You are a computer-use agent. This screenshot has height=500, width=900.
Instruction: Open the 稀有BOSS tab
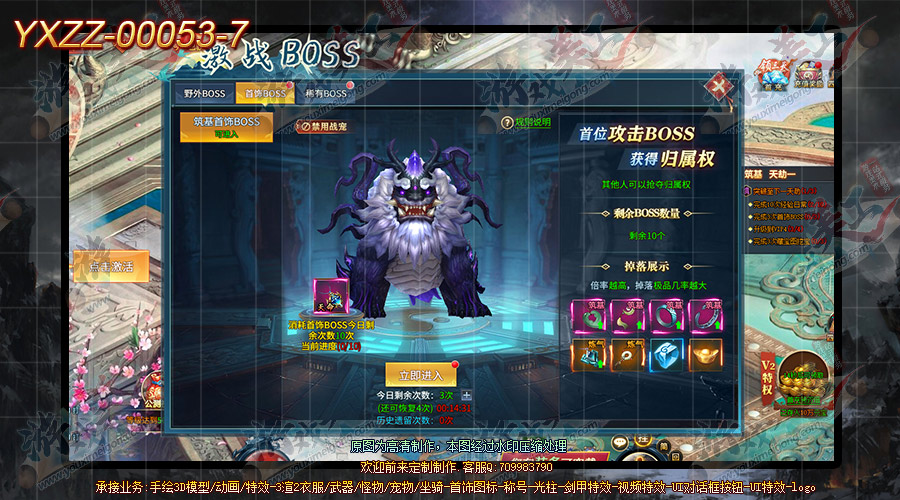point(326,94)
